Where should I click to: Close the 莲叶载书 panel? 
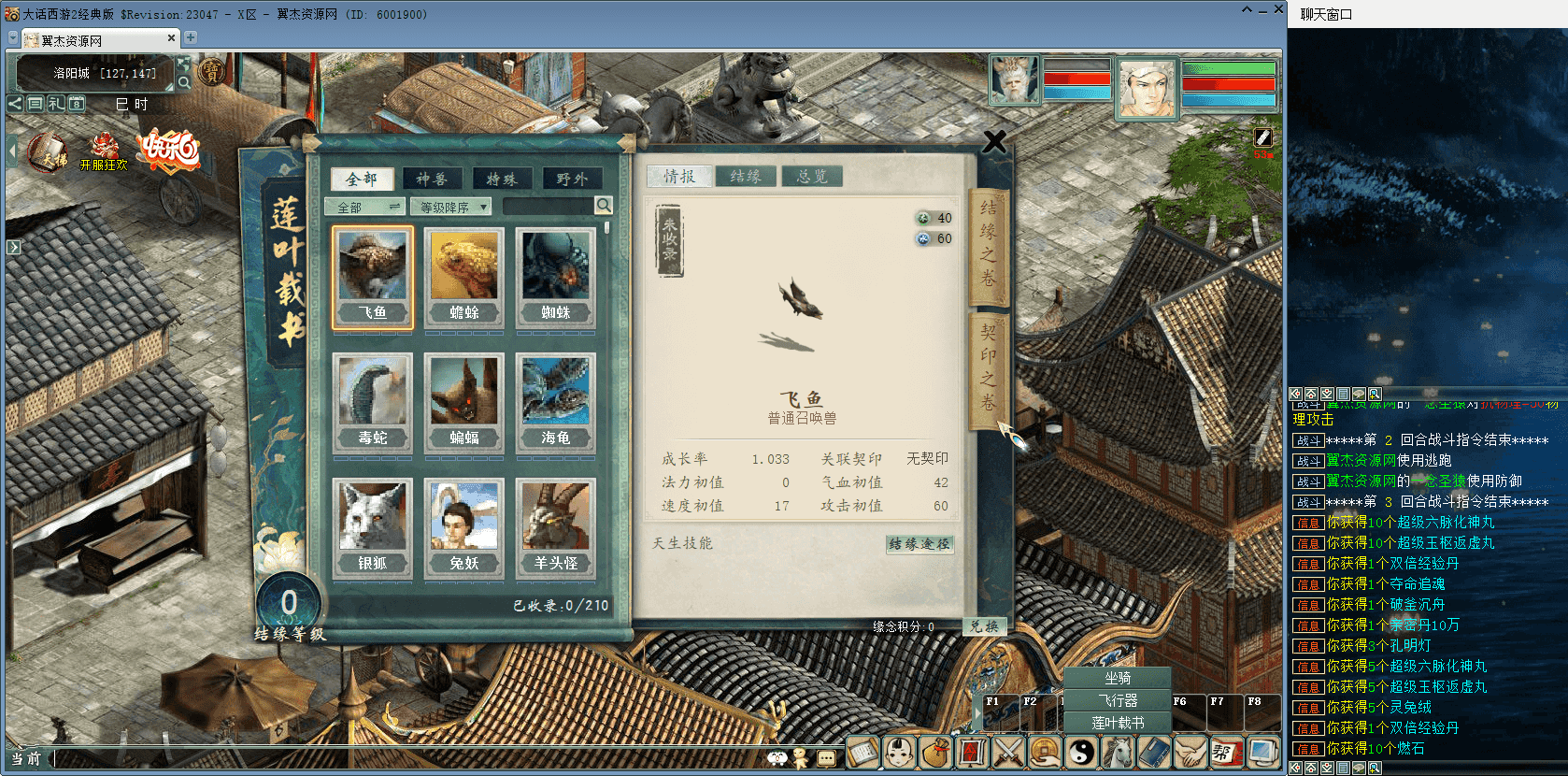[x=994, y=142]
